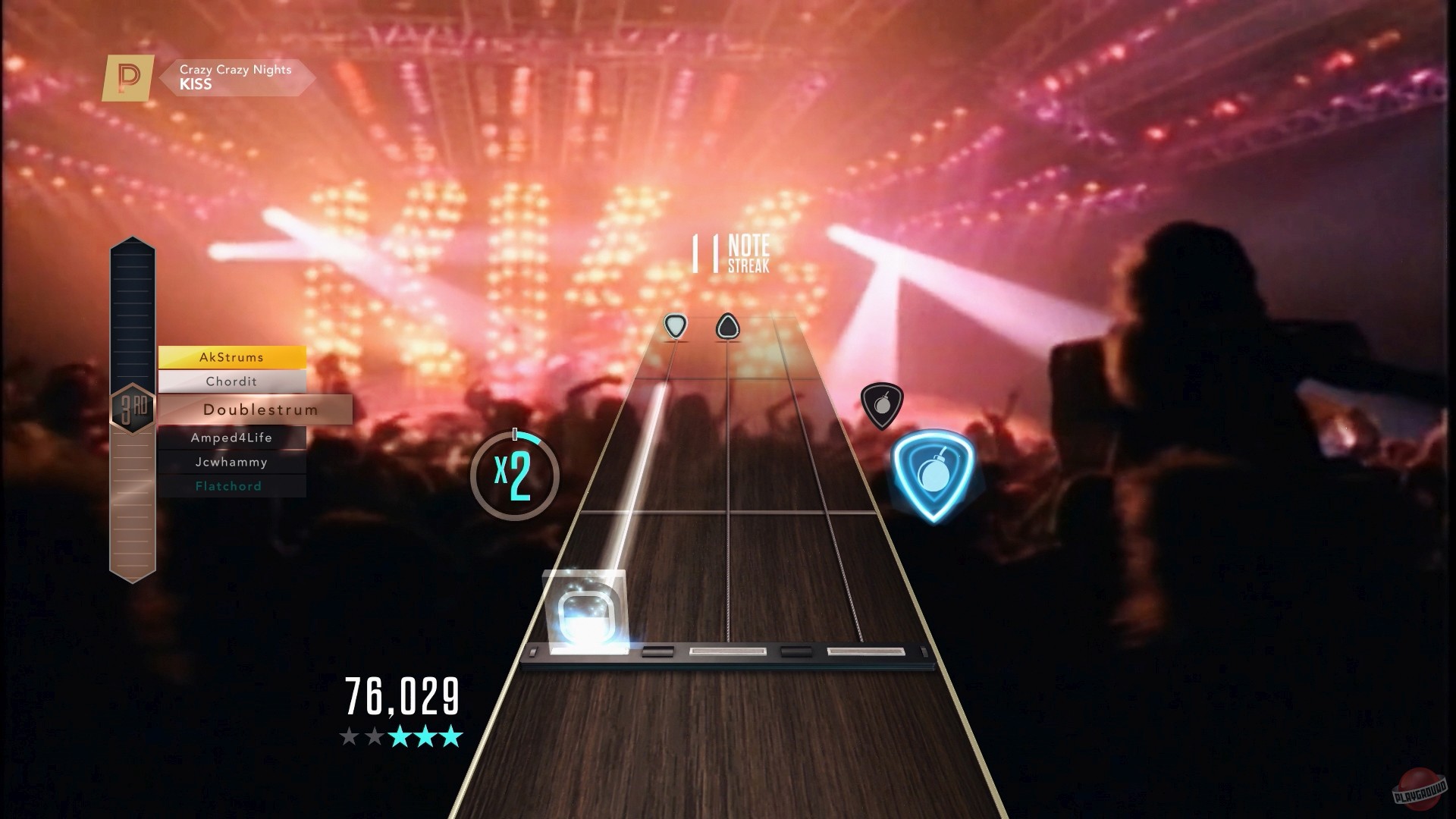Select the white open-note pick icon
The height and width of the screenshot is (819, 1456).
click(x=674, y=325)
